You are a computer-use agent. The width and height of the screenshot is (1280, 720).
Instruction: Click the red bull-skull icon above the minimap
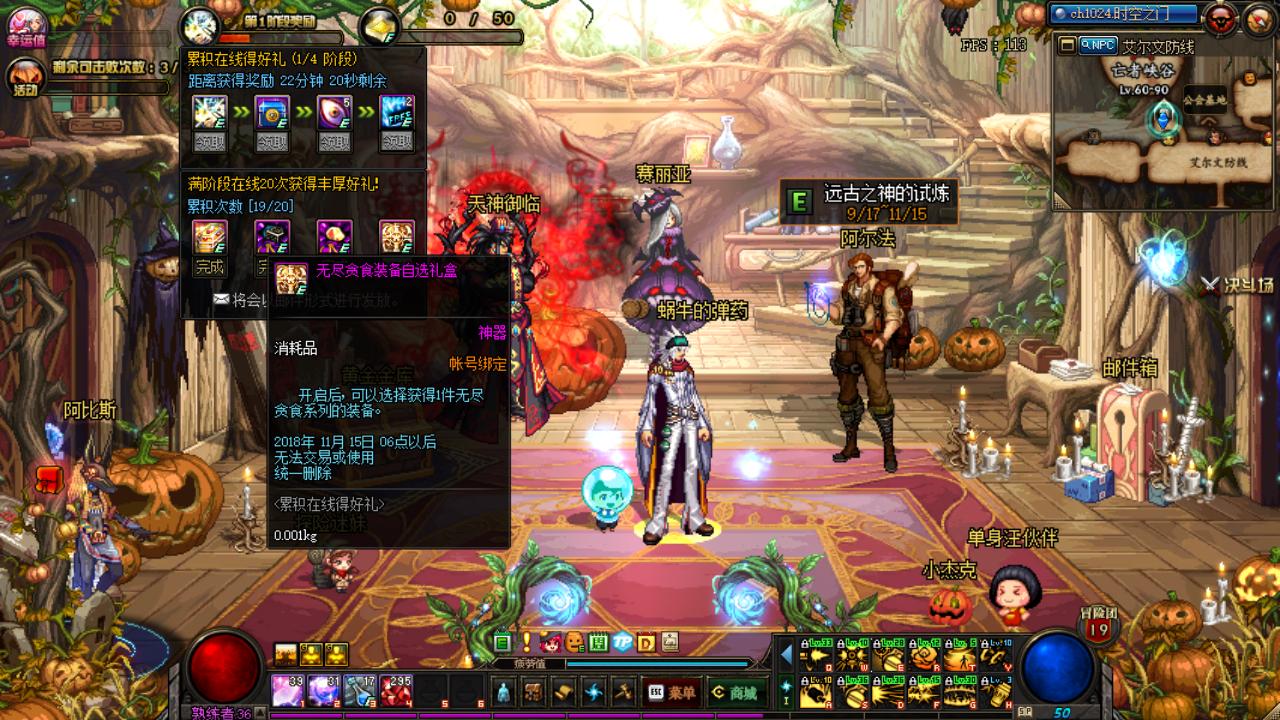(x=1218, y=17)
